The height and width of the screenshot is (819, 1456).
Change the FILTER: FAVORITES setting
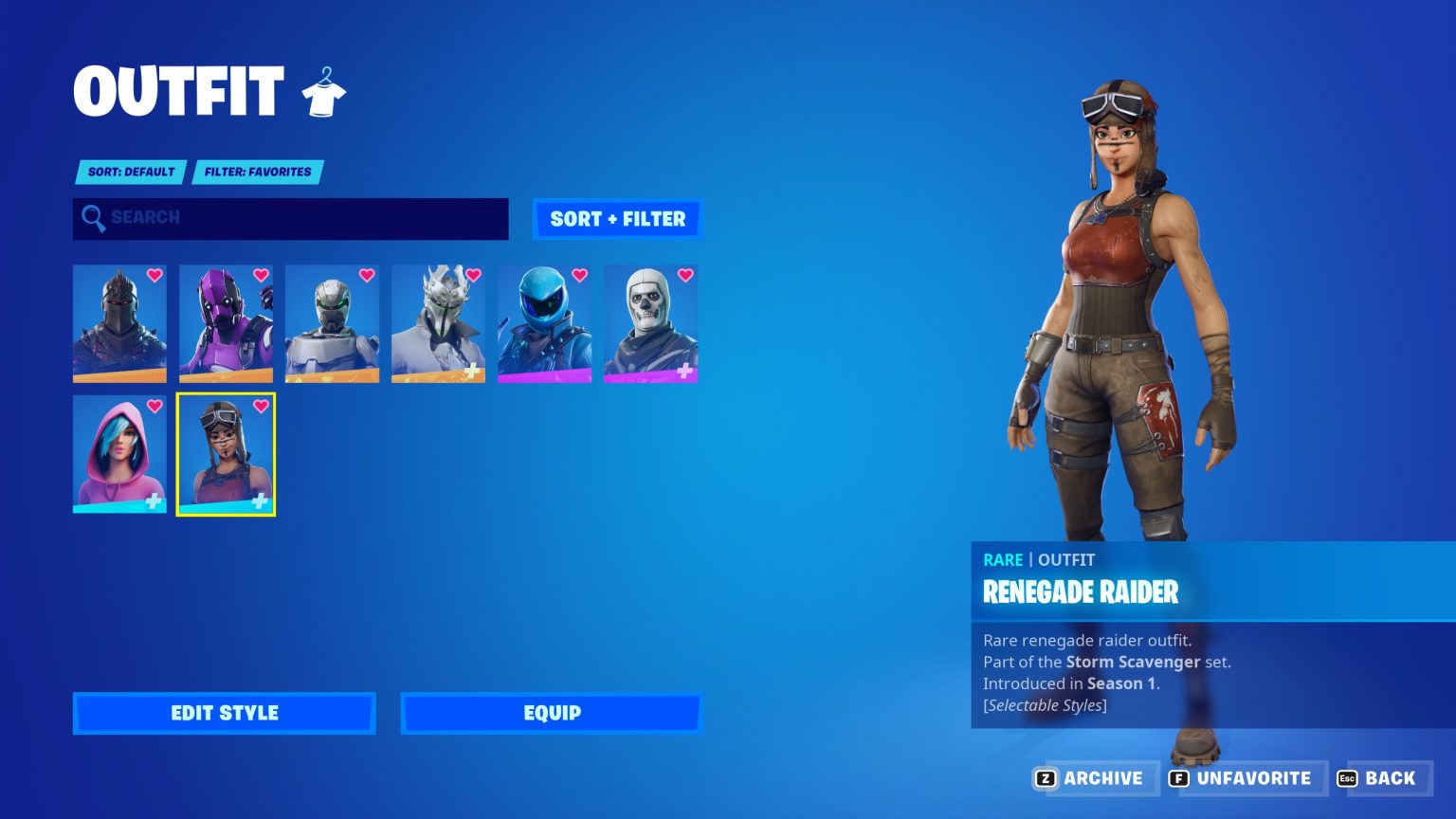click(x=256, y=172)
